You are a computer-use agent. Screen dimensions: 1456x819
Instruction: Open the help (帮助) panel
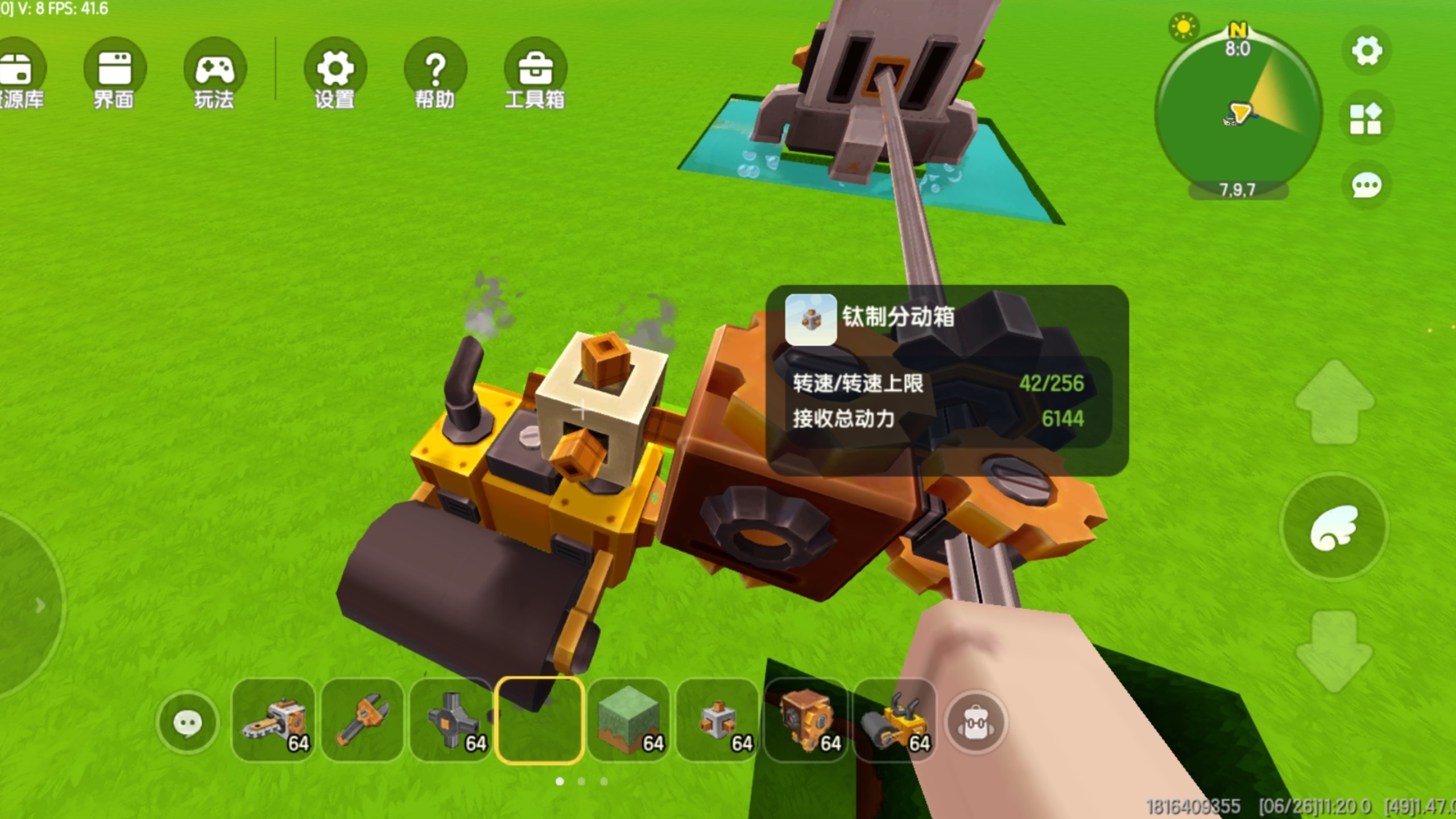pyautogui.click(x=435, y=68)
